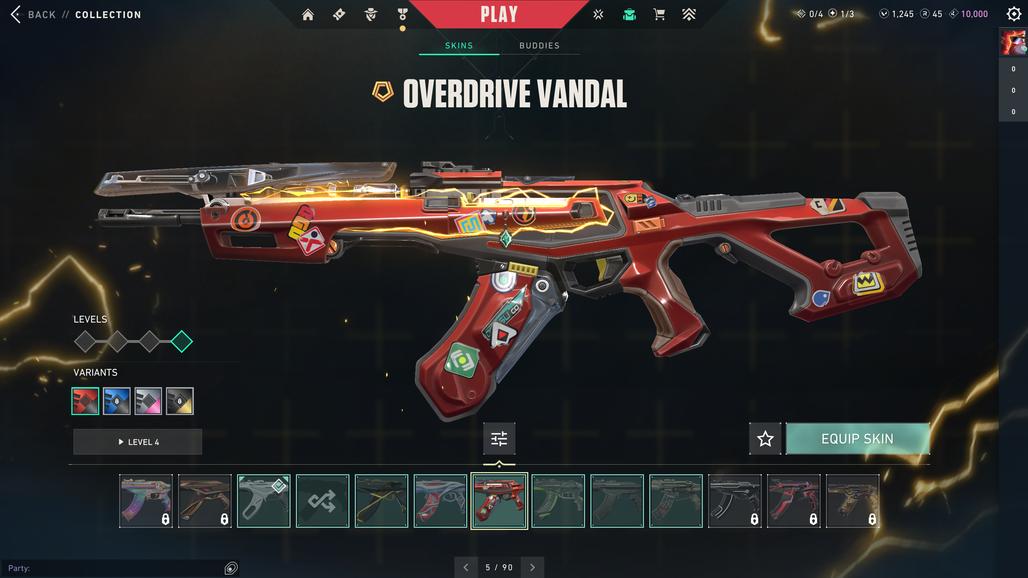Pick the pink and white variant
Screen dimensions: 1028x578
[148, 401]
